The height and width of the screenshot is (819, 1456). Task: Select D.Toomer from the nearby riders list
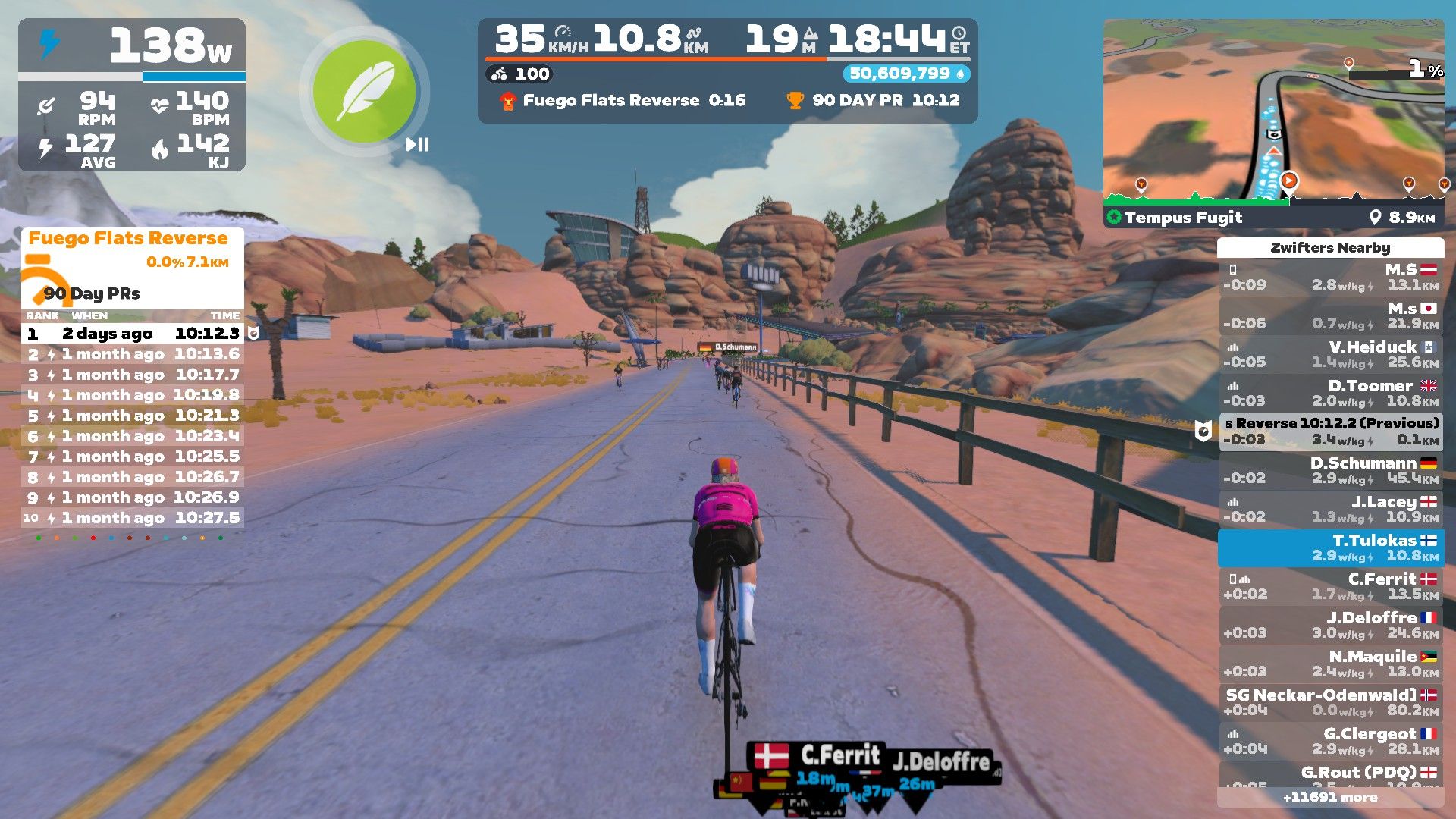(1331, 393)
